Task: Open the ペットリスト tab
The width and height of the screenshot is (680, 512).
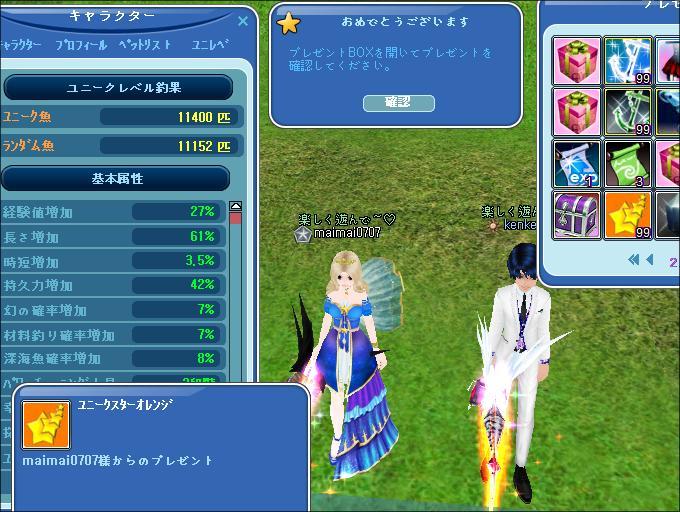Action: pos(145,45)
